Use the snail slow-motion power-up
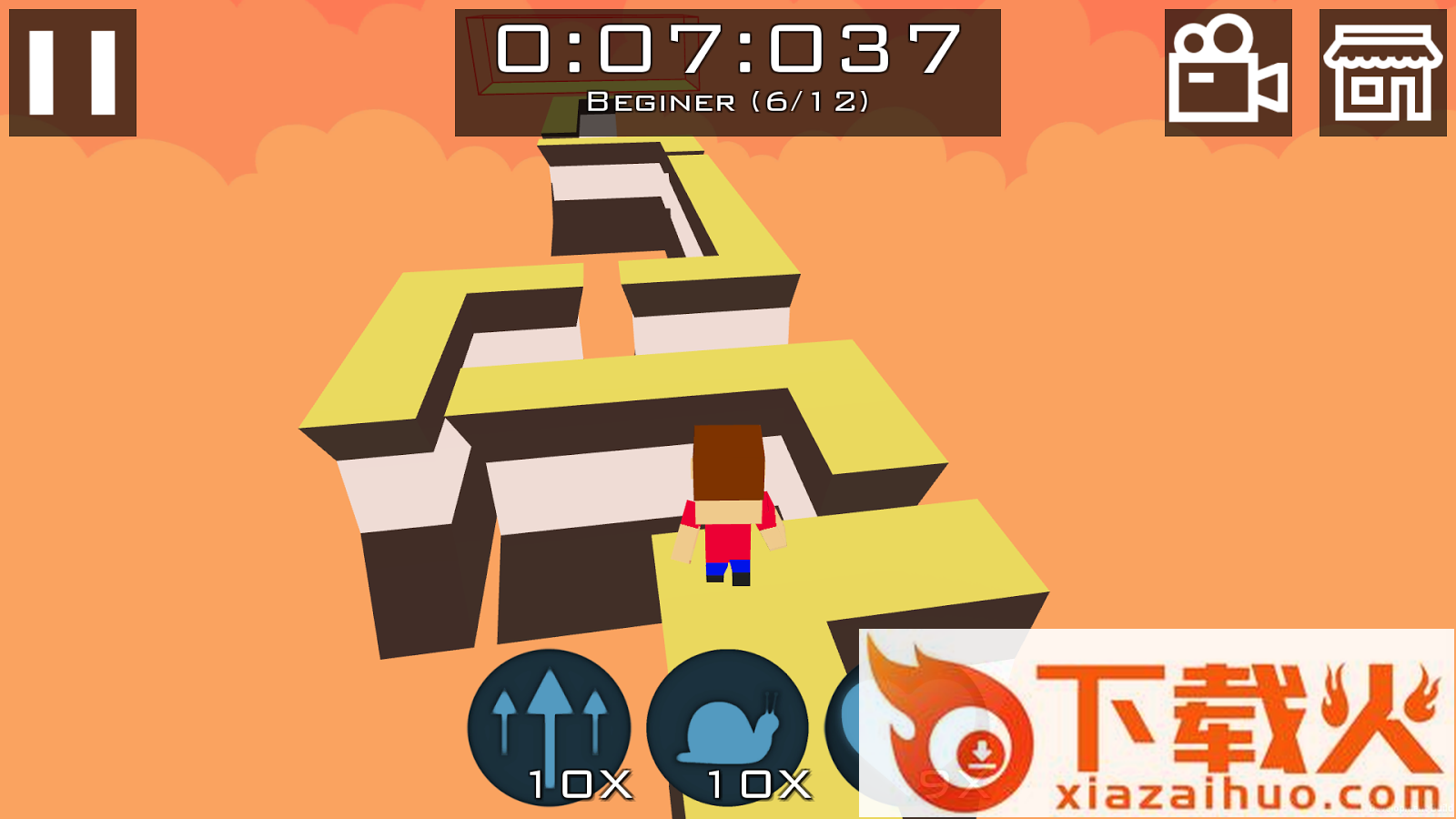This screenshot has width=1456, height=819. coord(727,728)
